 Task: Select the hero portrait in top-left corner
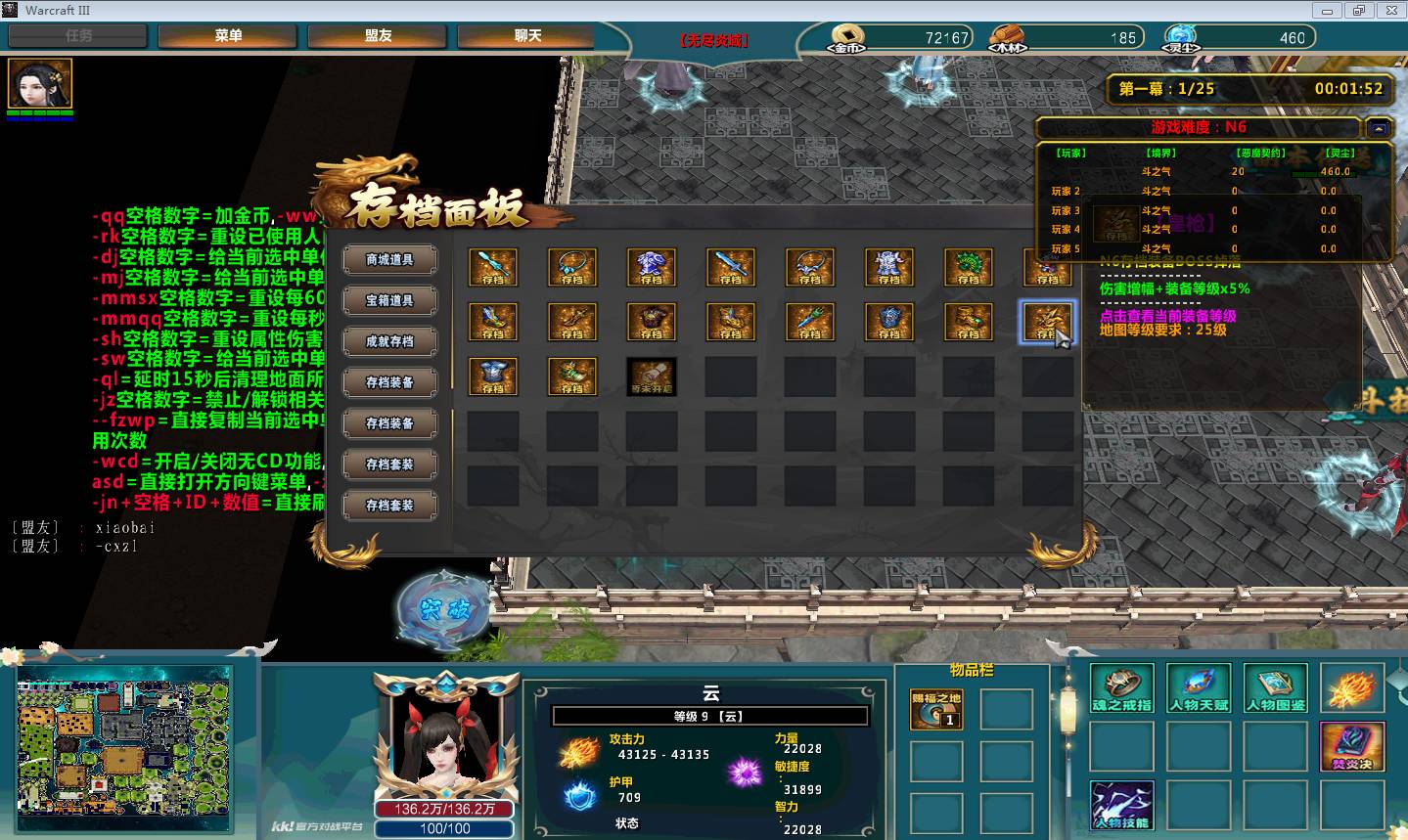40,85
